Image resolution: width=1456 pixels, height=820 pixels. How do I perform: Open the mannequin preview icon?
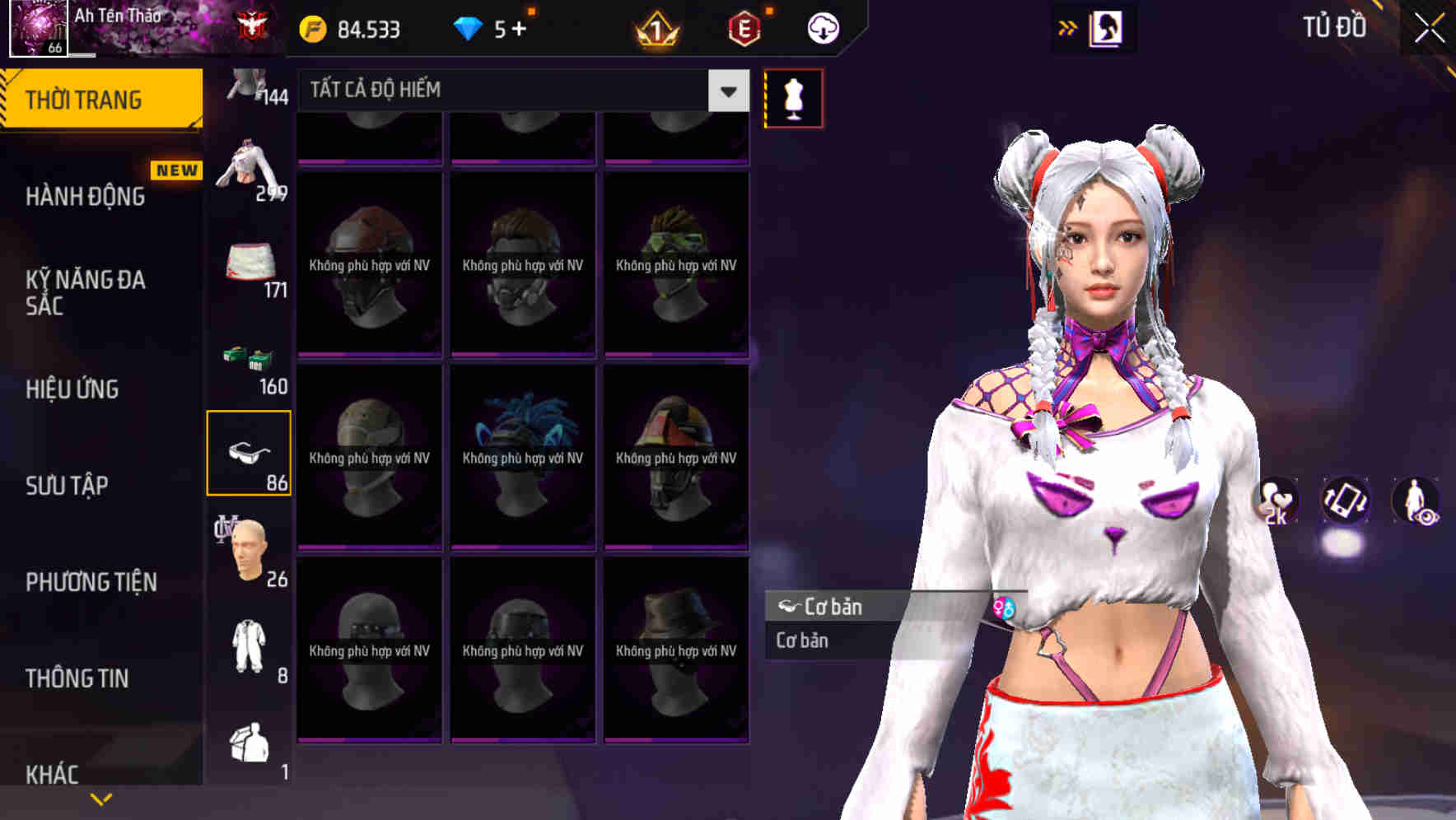[792, 97]
